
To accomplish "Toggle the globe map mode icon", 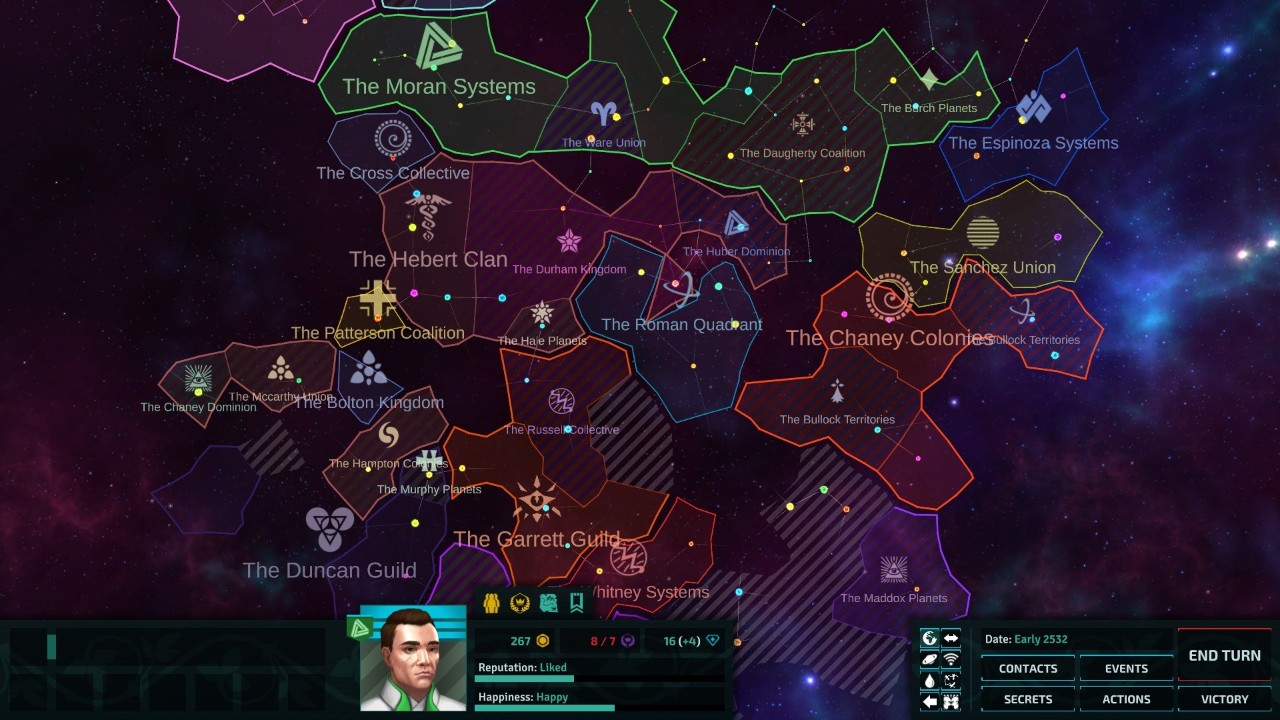I will pyautogui.click(x=930, y=638).
